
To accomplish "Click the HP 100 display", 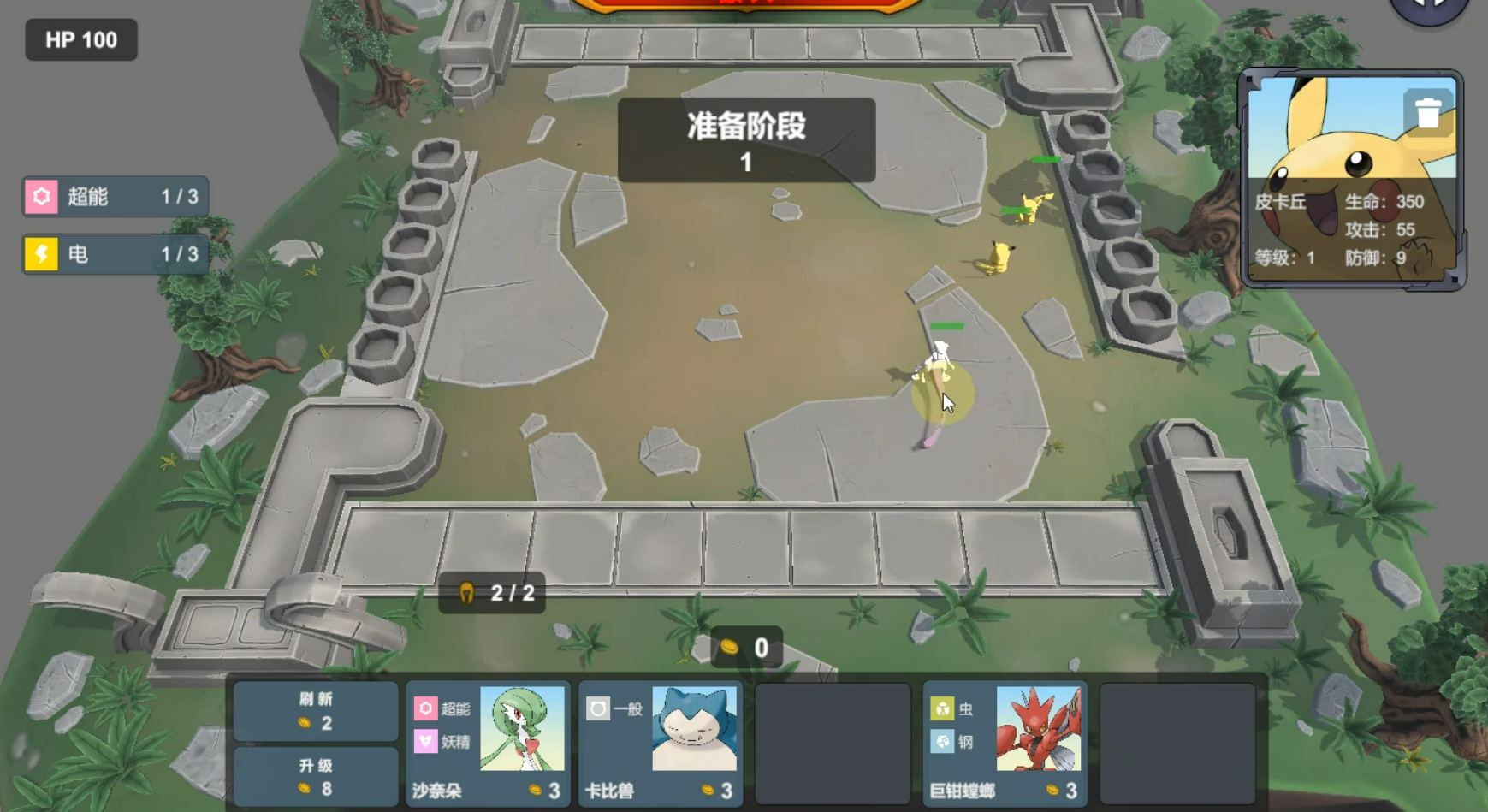I will point(80,39).
